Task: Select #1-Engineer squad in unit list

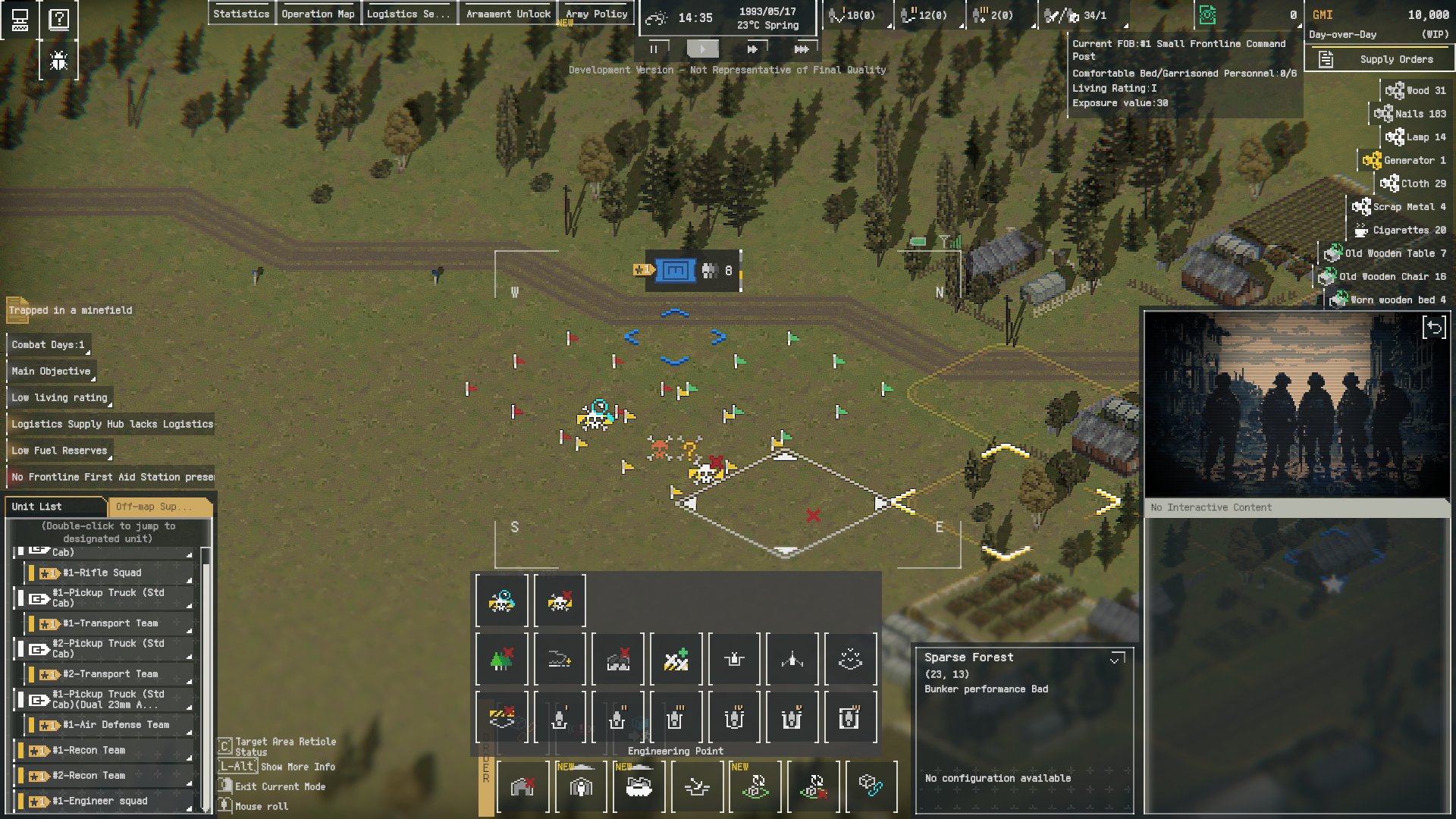Action: coord(99,801)
